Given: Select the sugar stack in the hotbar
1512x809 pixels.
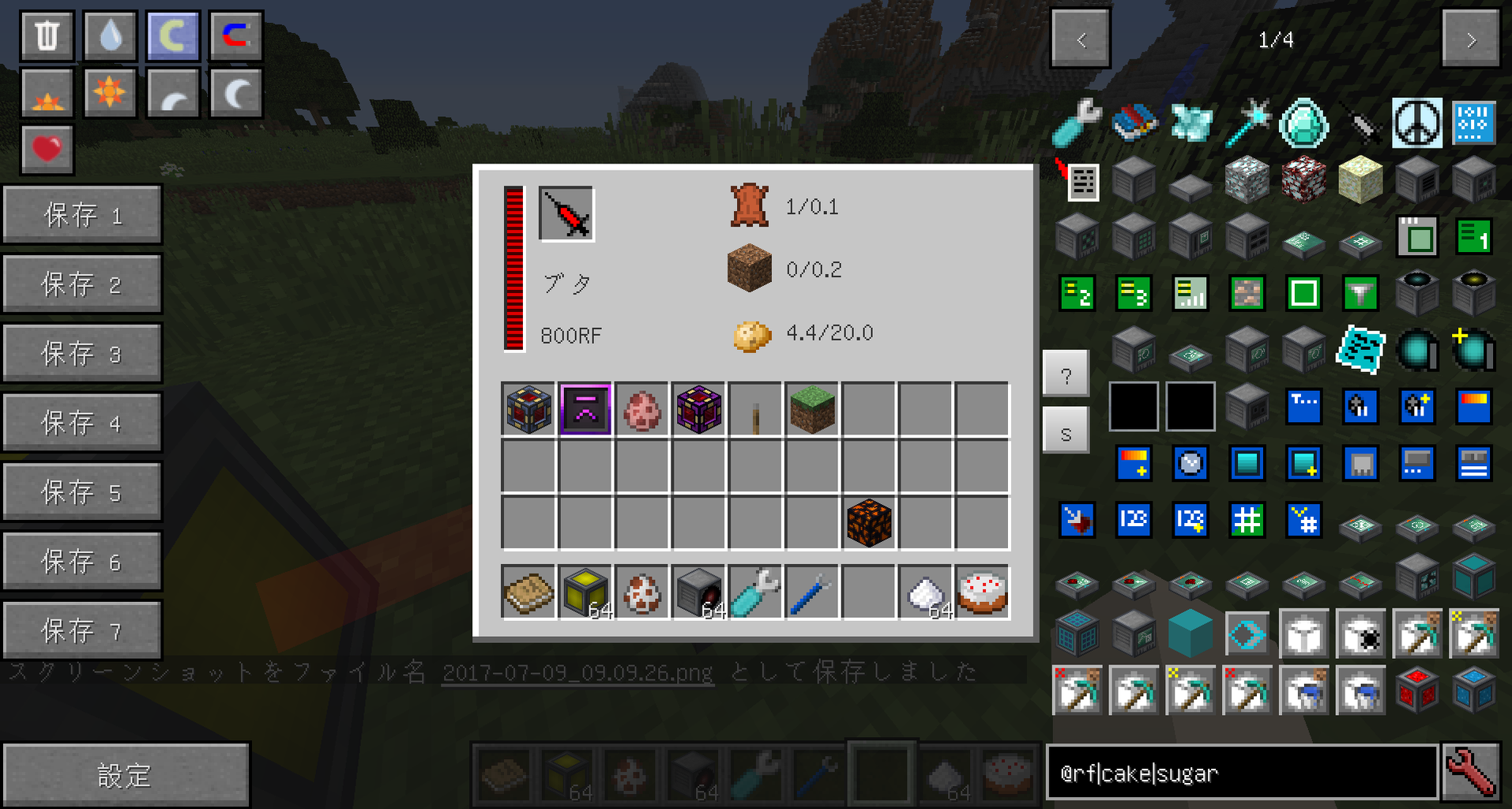Looking at the screenshot, I should tap(945, 773).
